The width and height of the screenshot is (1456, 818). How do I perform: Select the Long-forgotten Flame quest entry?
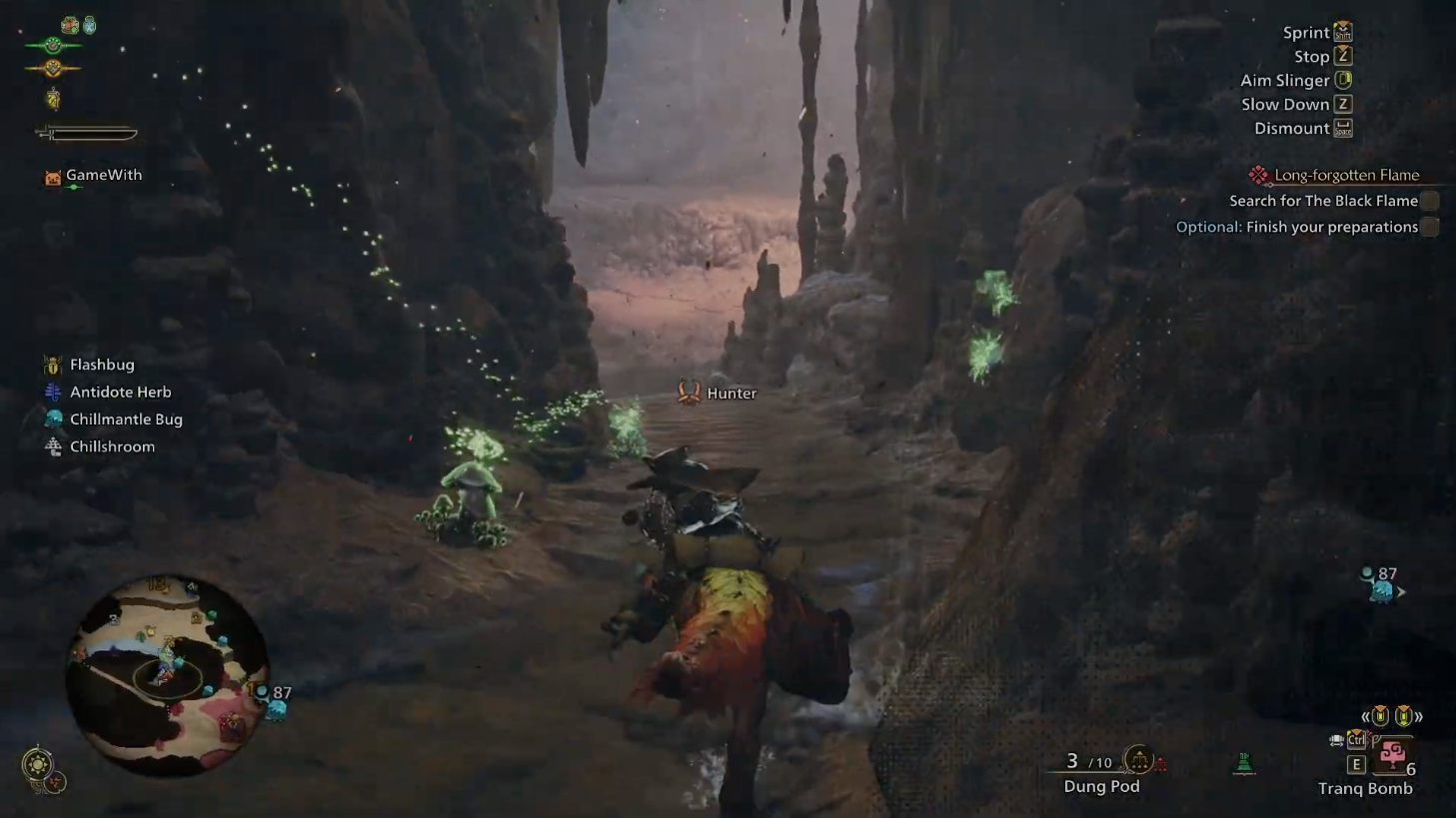pyautogui.click(x=1345, y=174)
